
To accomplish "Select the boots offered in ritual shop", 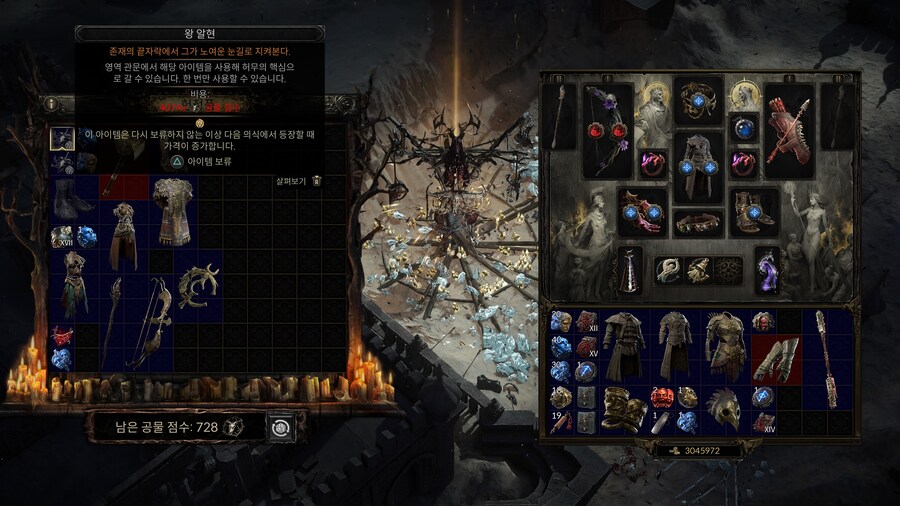I will coord(72,196).
